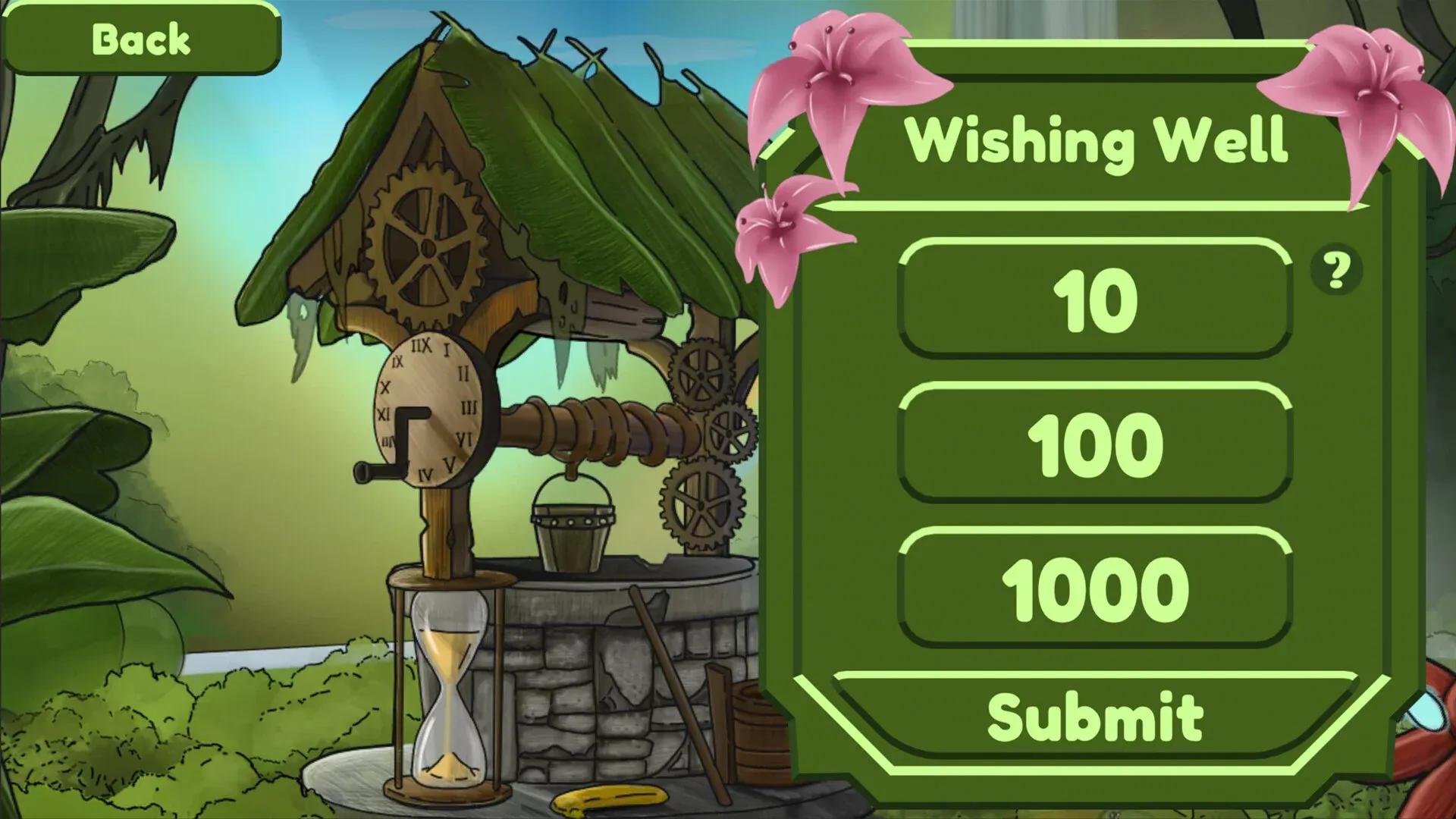The width and height of the screenshot is (1456, 819).
Task: Click the Wishing Well title banner
Action: click(x=1100, y=140)
